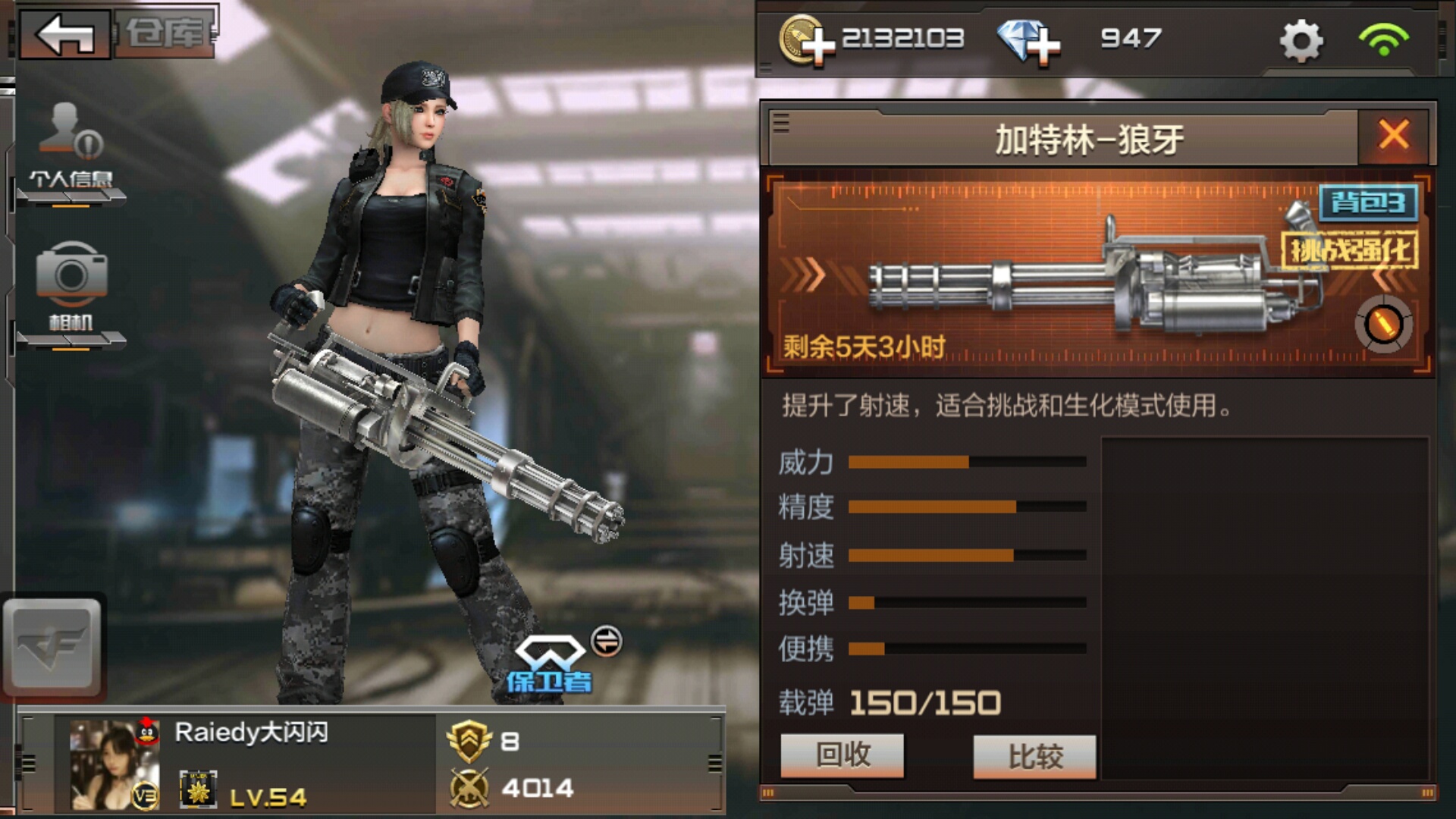Image resolution: width=1456 pixels, height=819 pixels.
Task: Close the 加特林-狼牙 weapon panel
Action: tap(1394, 136)
